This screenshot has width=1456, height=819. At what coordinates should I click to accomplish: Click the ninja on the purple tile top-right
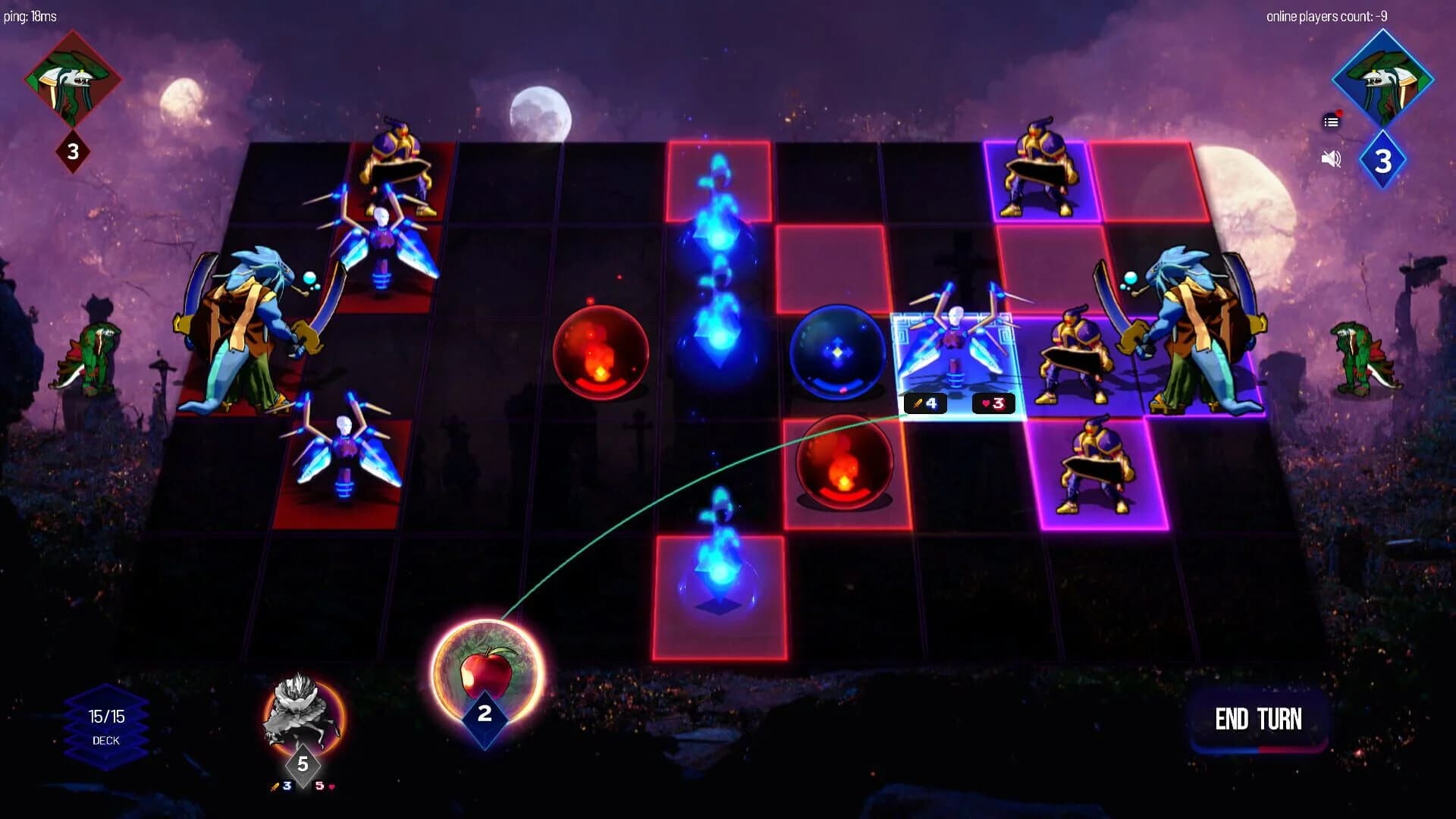(1040, 163)
